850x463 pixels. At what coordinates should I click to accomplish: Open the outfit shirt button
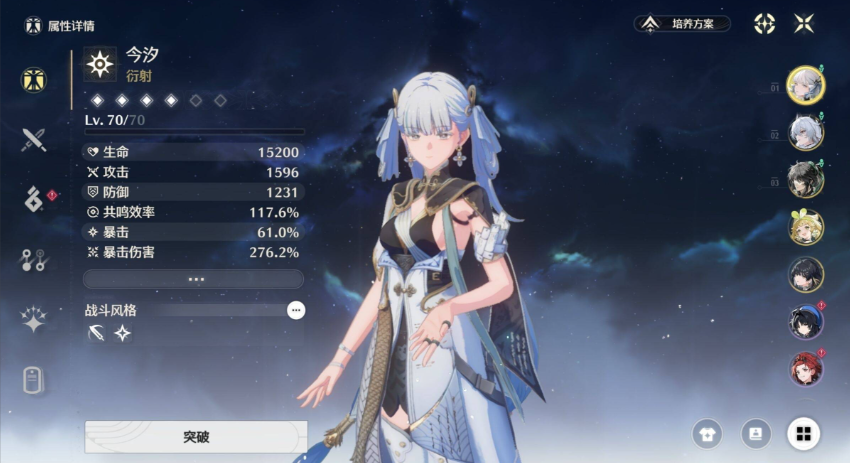coord(707,433)
